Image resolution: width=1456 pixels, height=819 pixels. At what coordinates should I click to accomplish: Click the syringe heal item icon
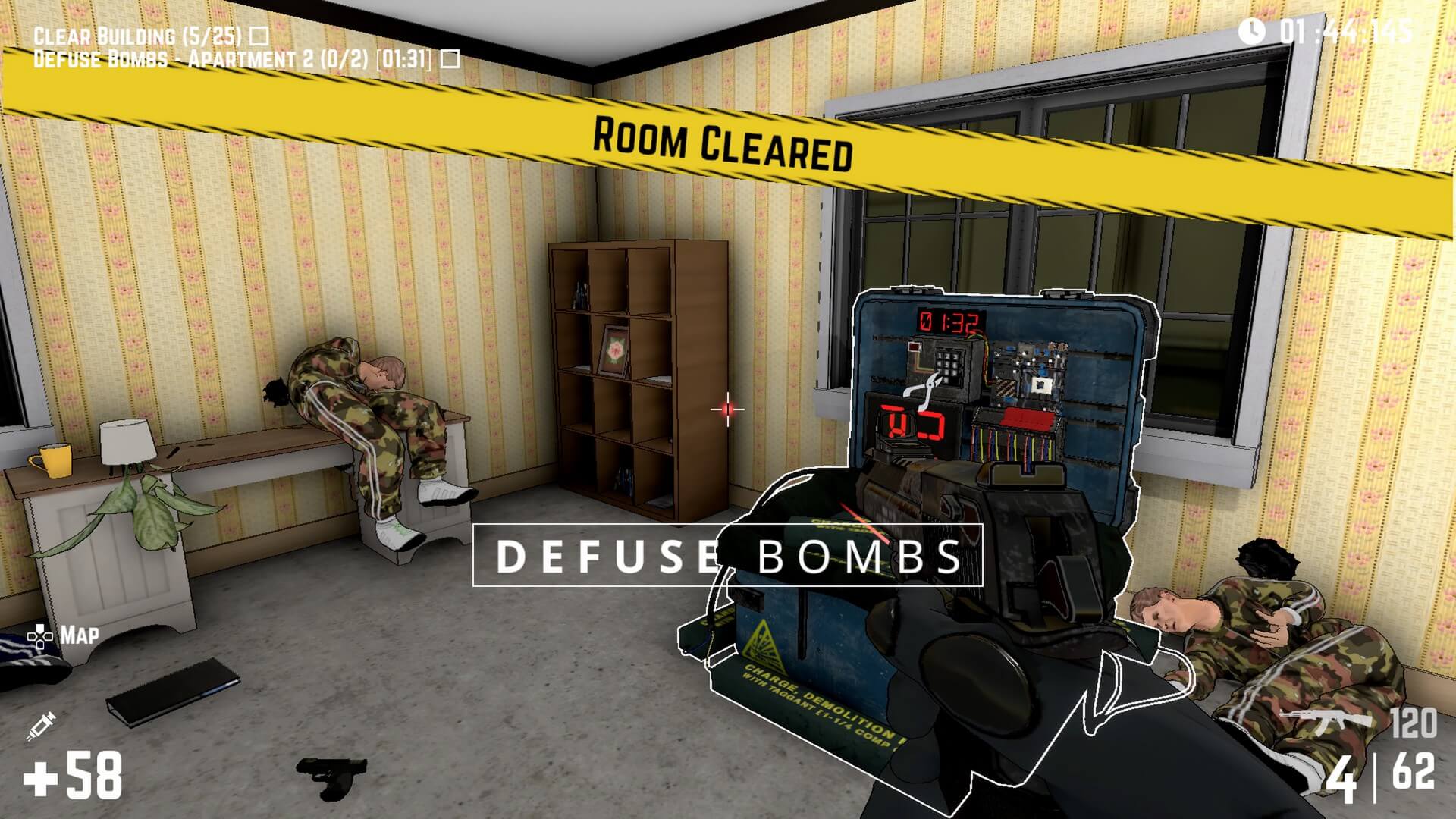[x=40, y=726]
